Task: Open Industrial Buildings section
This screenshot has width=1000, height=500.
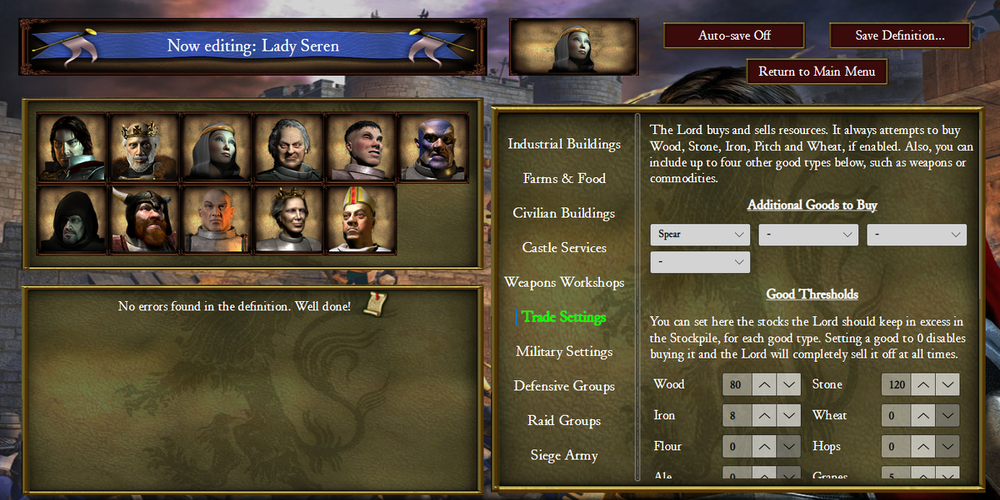Action: [564, 144]
